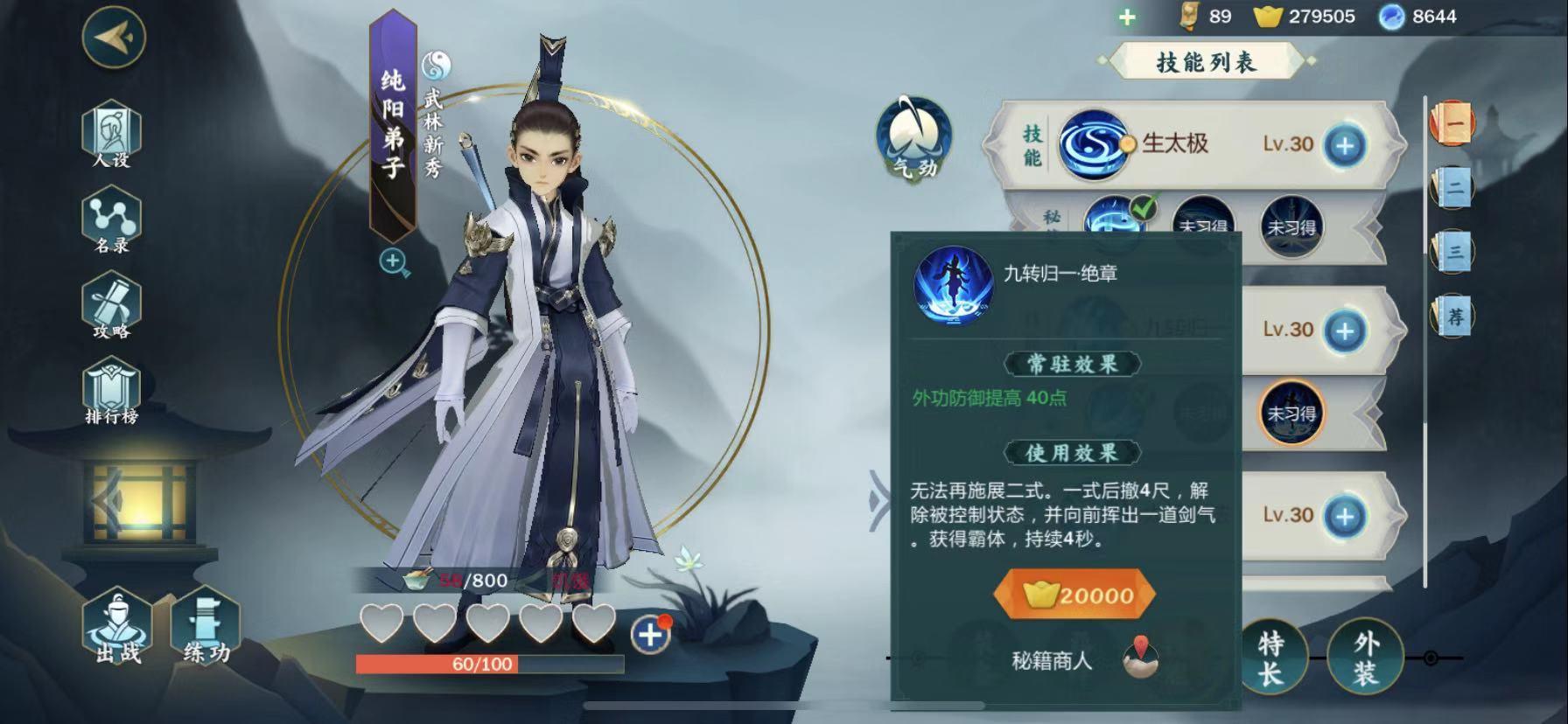Open the 名录 roster menu
Viewport: 1568px width, 724px height.
pos(111,222)
